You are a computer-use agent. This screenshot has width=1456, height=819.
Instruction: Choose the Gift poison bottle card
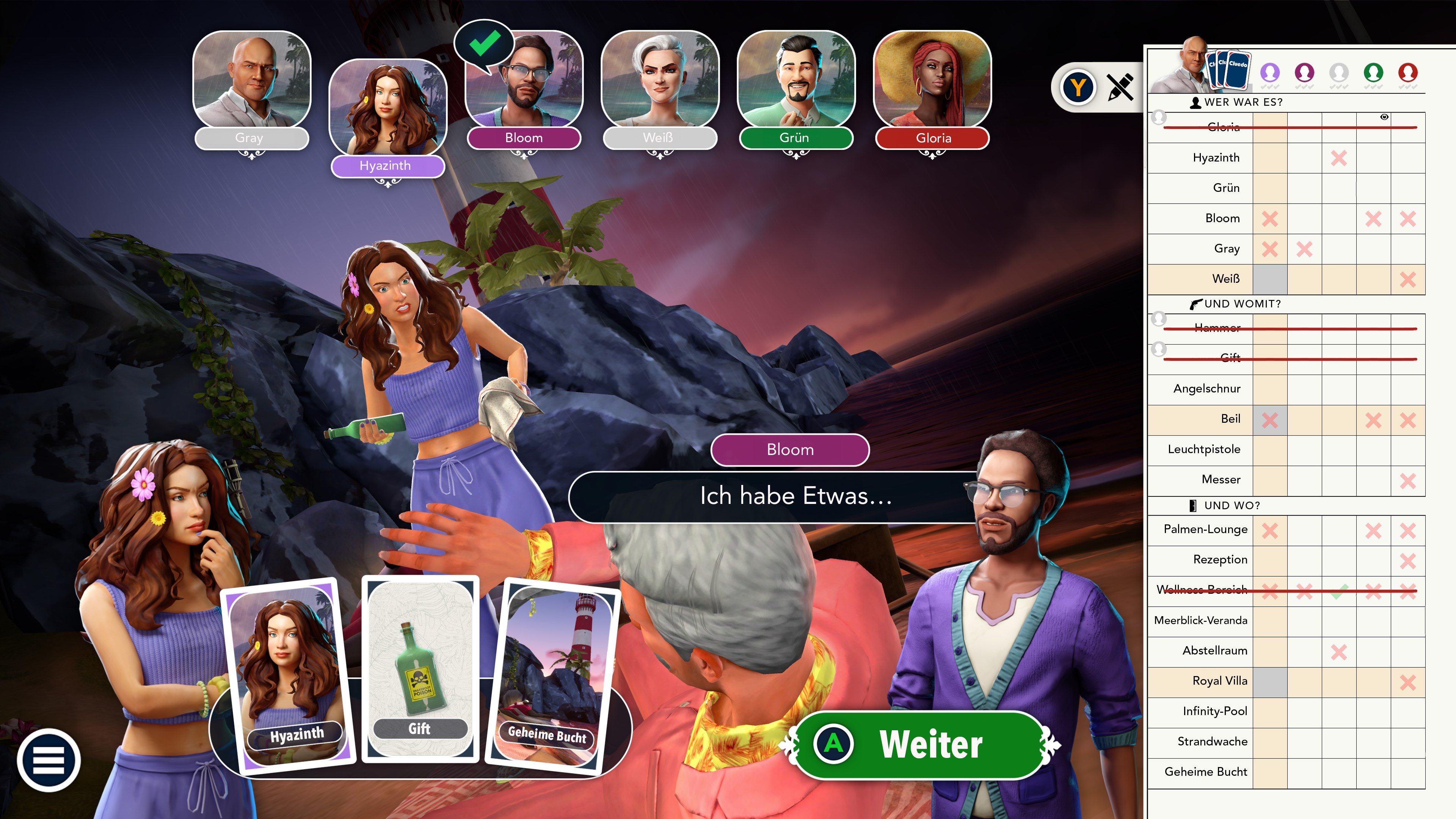(x=420, y=668)
